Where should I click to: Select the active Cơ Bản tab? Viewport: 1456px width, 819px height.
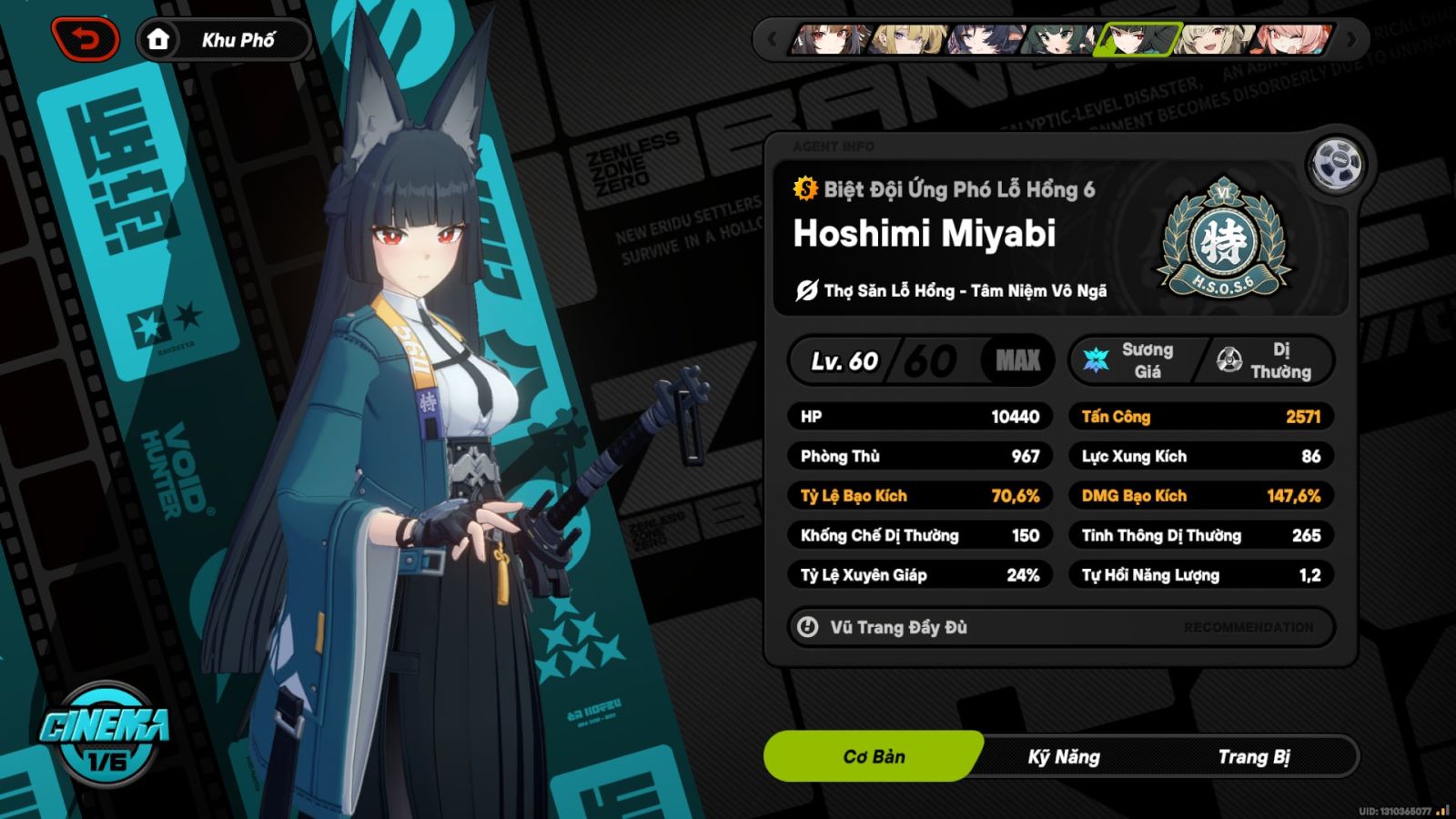point(874,756)
